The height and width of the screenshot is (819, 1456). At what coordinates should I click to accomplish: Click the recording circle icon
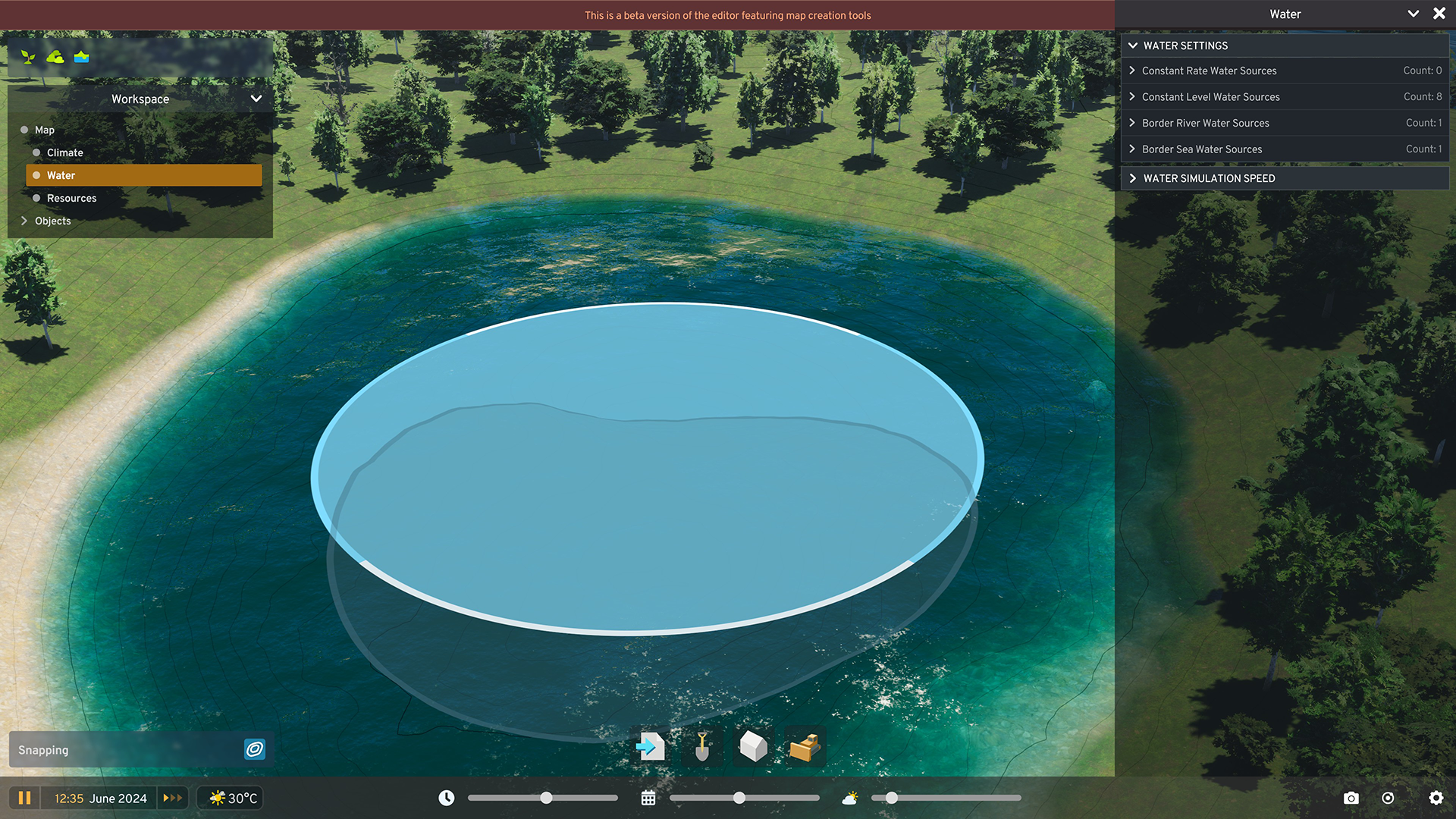tap(1389, 798)
